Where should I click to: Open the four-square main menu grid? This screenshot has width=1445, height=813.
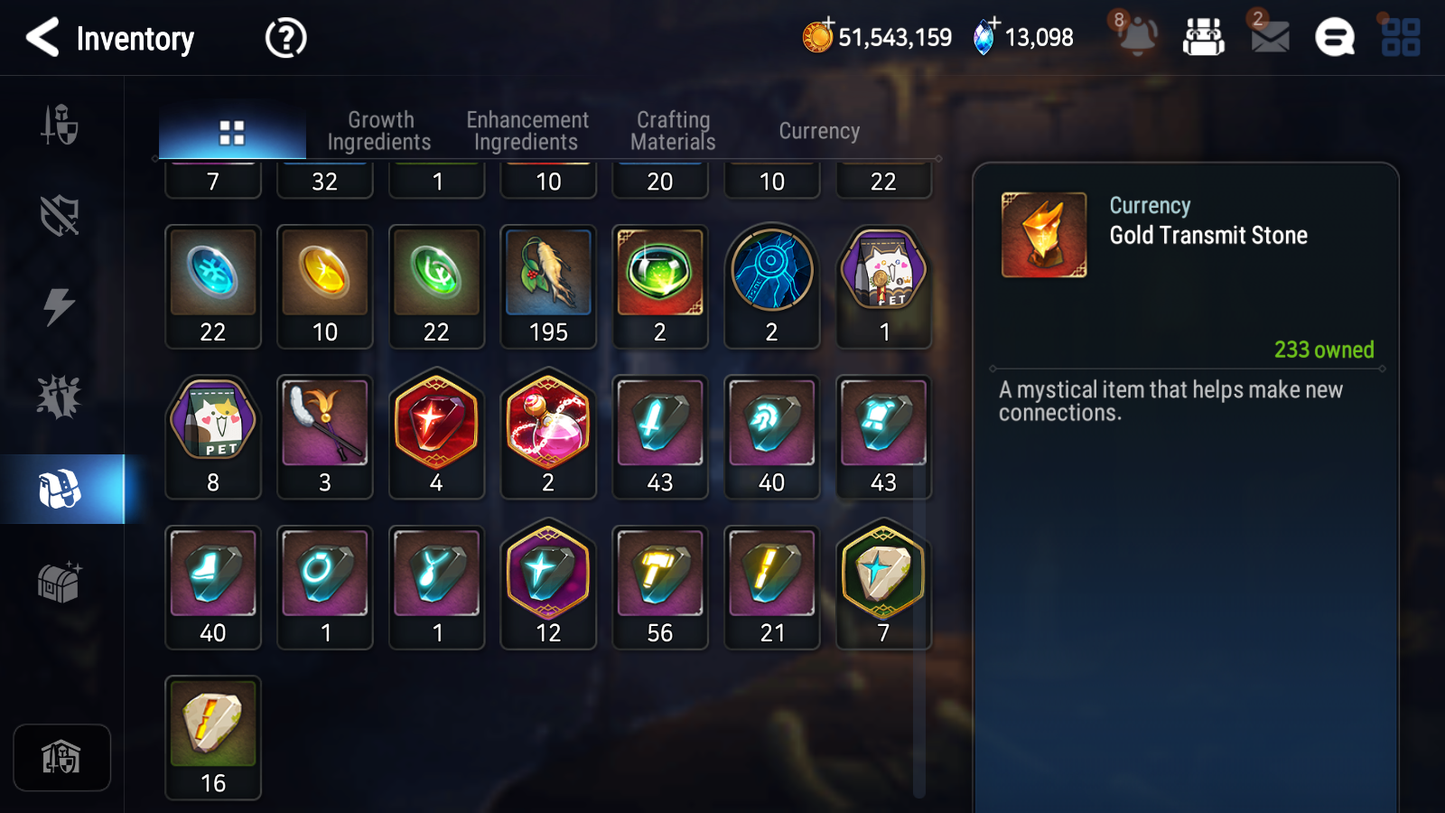click(1400, 38)
